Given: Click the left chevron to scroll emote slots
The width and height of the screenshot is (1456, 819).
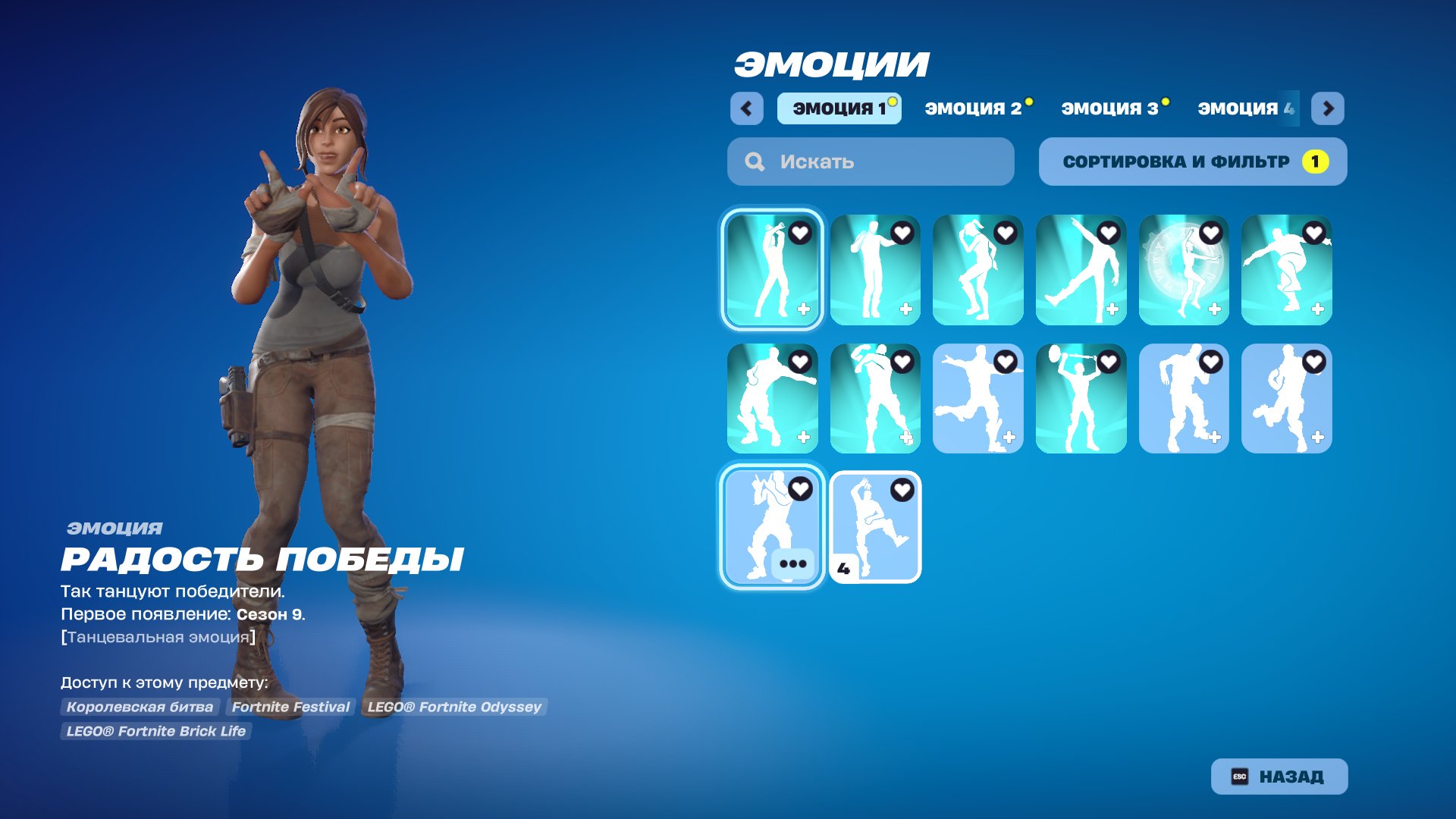Looking at the screenshot, I should point(748,108).
